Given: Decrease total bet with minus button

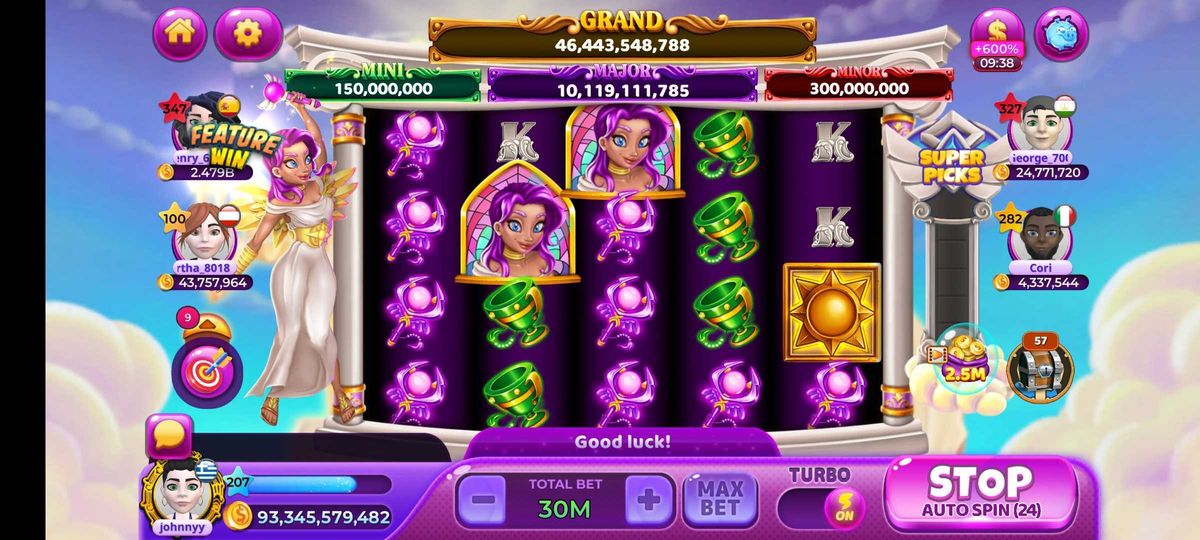Looking at the screenshot, I should (481, 500).
